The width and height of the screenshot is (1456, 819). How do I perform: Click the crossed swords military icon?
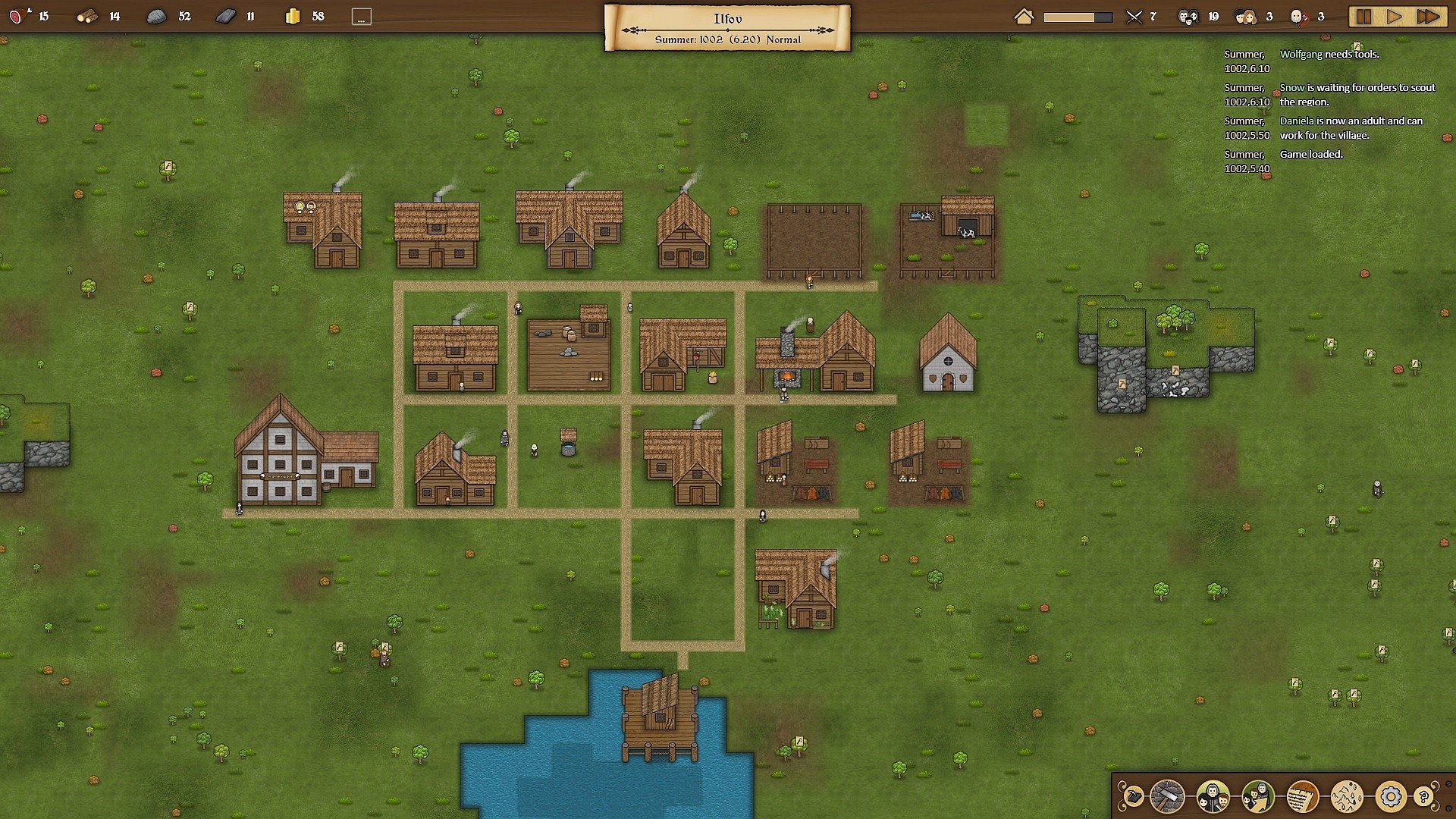[1134, 17]
